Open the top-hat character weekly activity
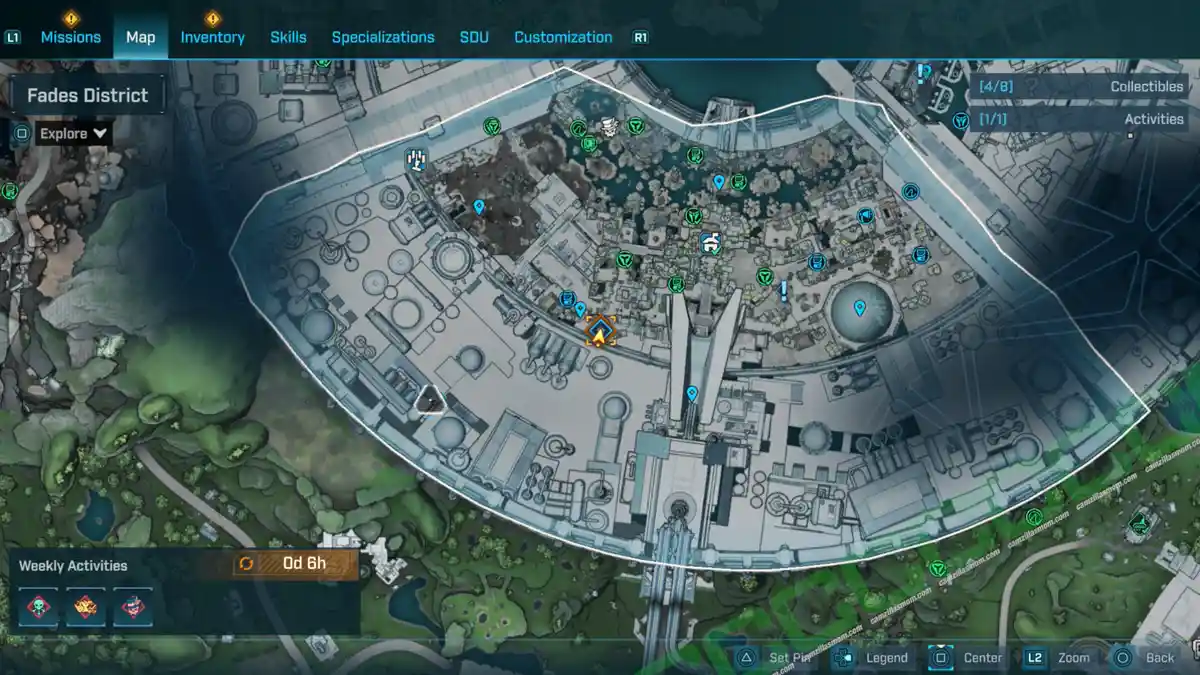 point(132,606)
